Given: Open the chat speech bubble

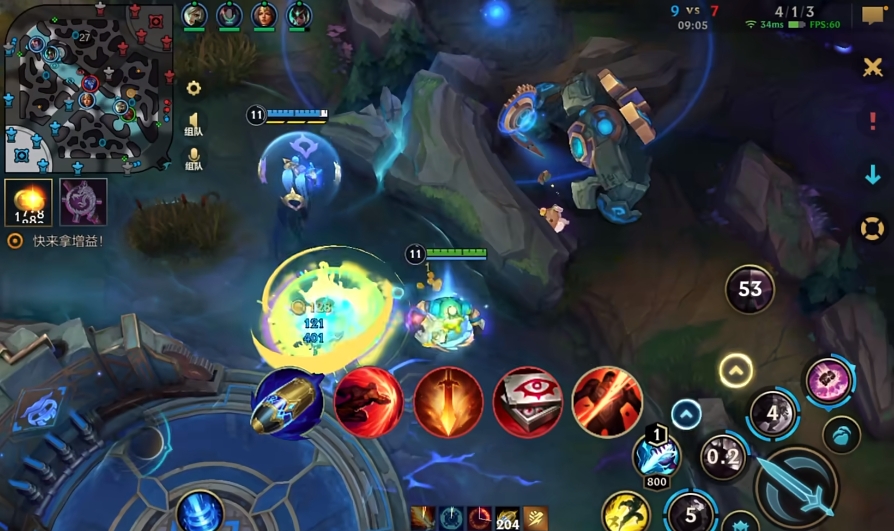Looking at the screenshot, I should coord(872,16).
